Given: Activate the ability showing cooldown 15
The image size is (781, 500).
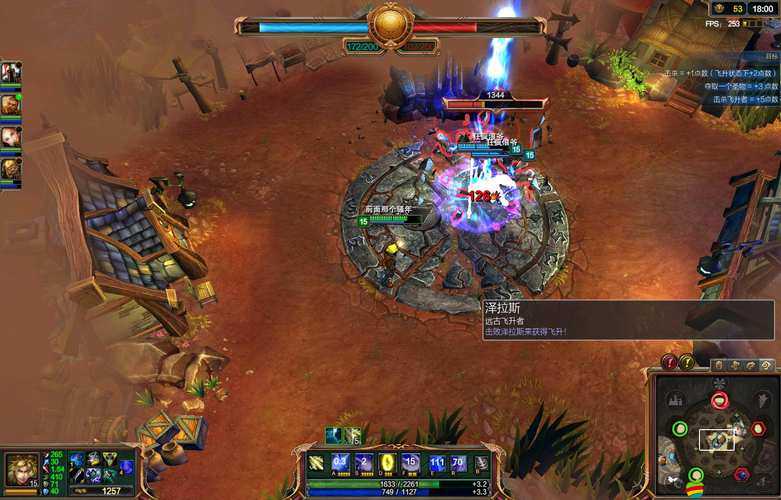Looking at the screenshot, I should 411,463.
